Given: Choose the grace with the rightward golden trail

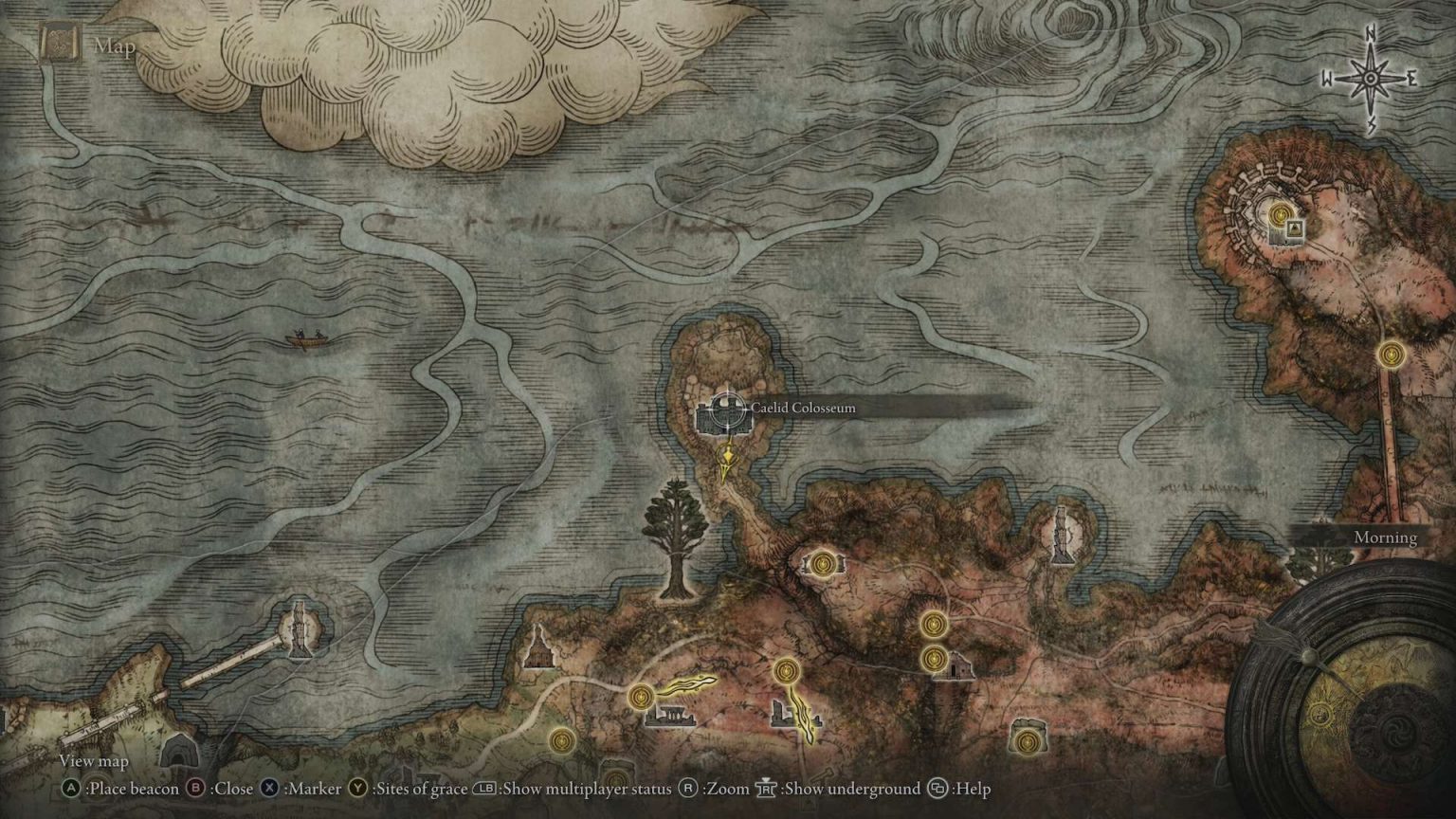Looking at the screenshot, I should [x=642, y=698].
